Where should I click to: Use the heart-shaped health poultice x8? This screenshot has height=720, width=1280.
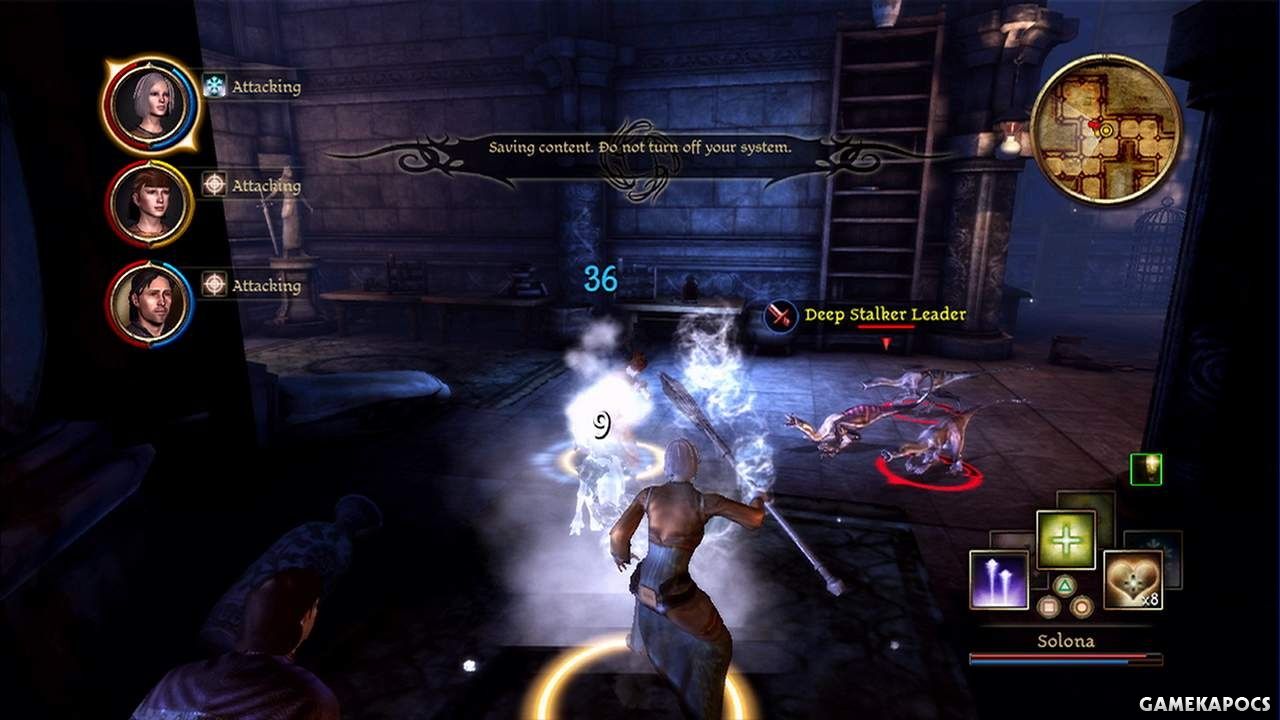pos(1132,579)
